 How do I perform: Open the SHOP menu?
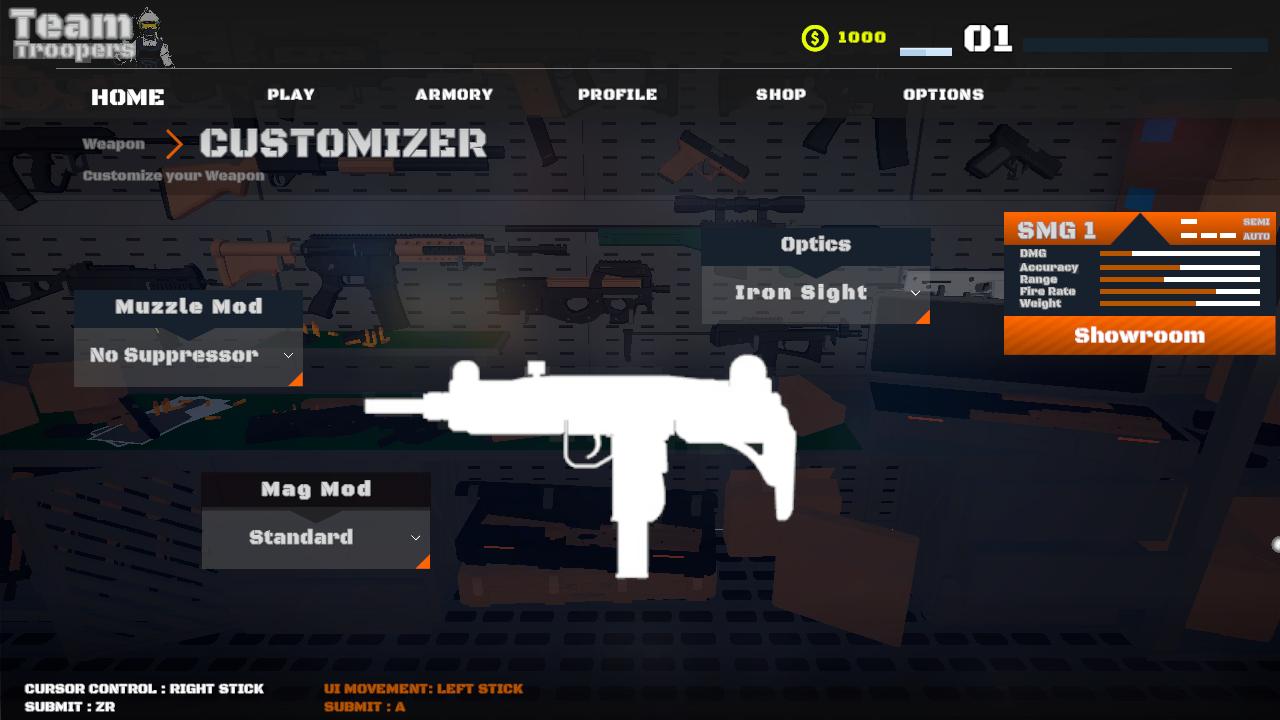coord(780,95)
